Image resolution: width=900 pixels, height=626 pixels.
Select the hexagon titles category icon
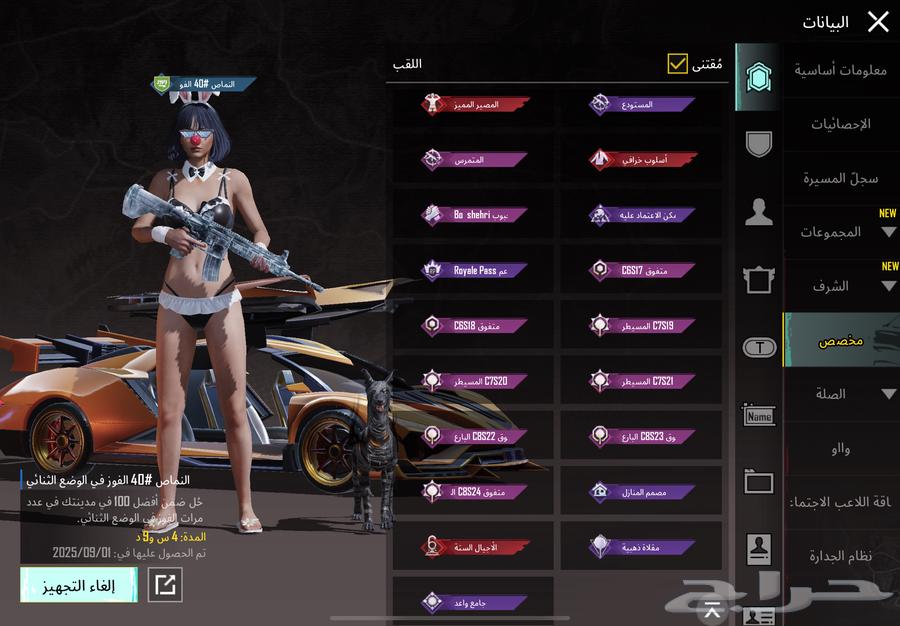(758, 77)
